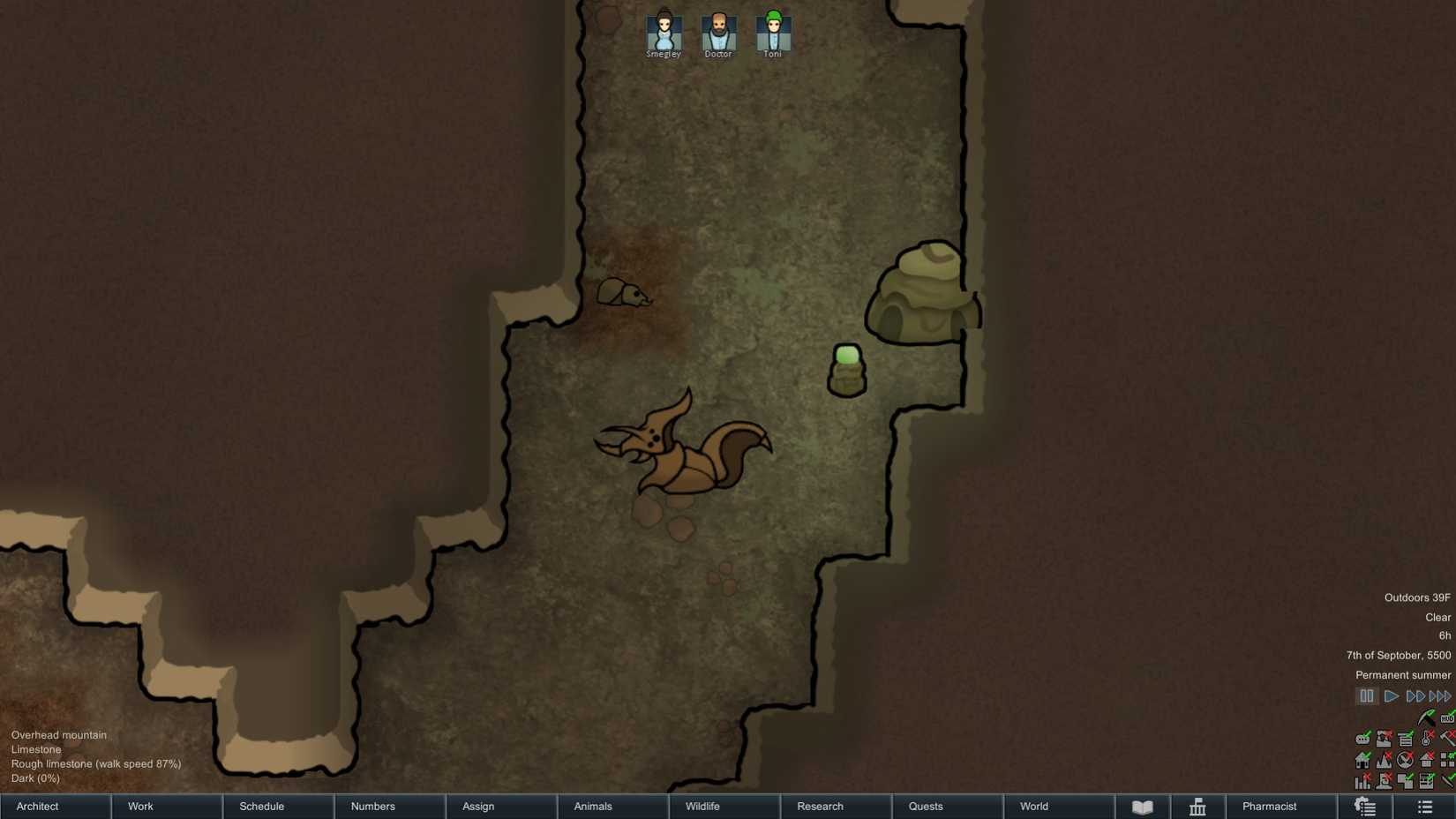Toggle the house icon with green checkmark
Screen dimensions: 1456x819
click(x=1362, y=760)
